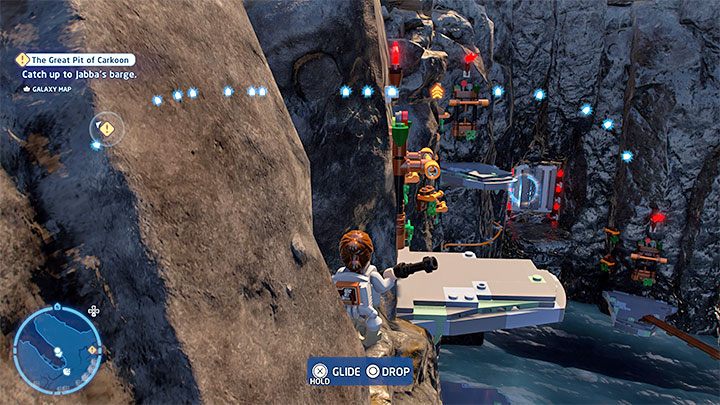Click the circular minimap

(x=57, y=349)
